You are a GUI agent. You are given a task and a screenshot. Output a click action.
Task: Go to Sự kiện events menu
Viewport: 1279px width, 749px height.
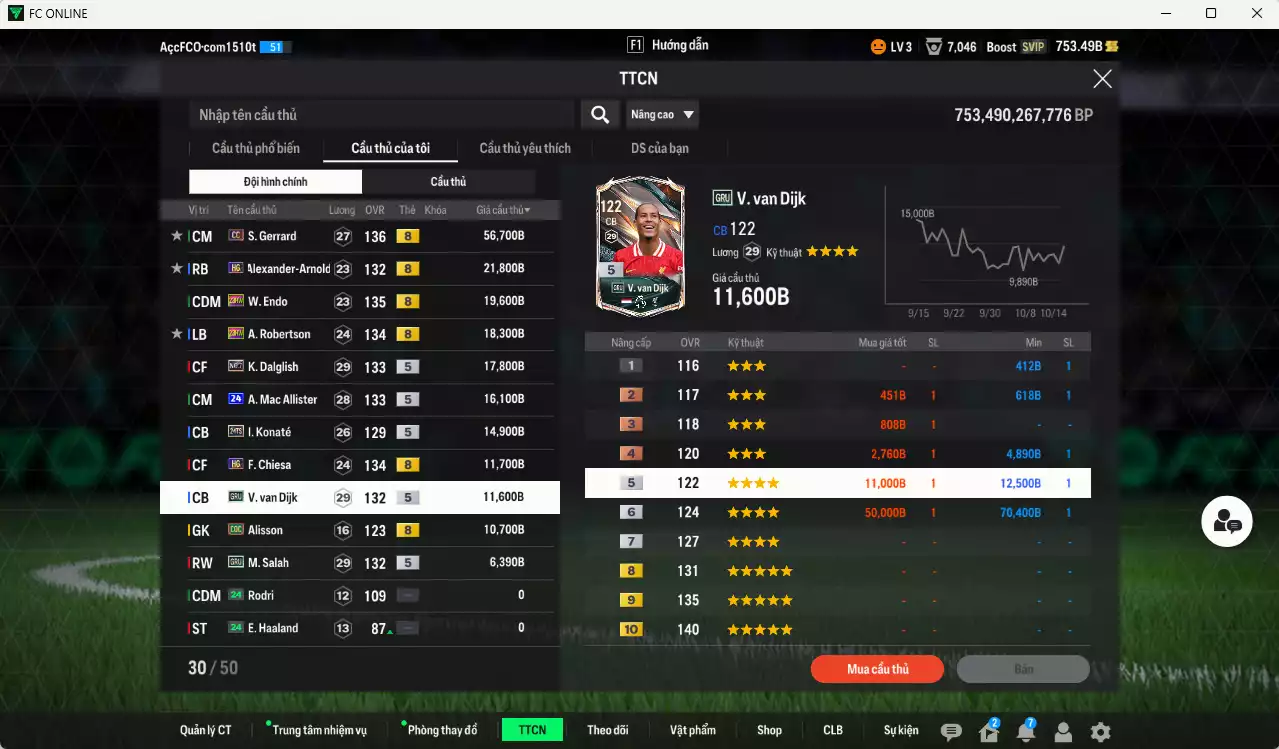pos(901,730)
